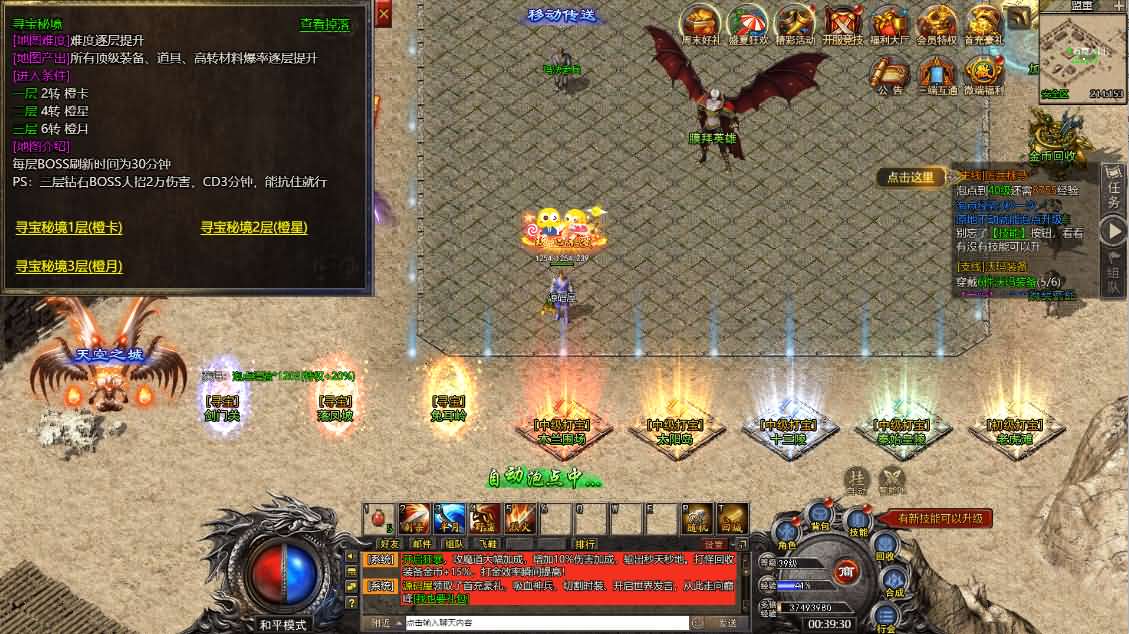Click the 点击这里 quest hint button

[x=911, y=177]
